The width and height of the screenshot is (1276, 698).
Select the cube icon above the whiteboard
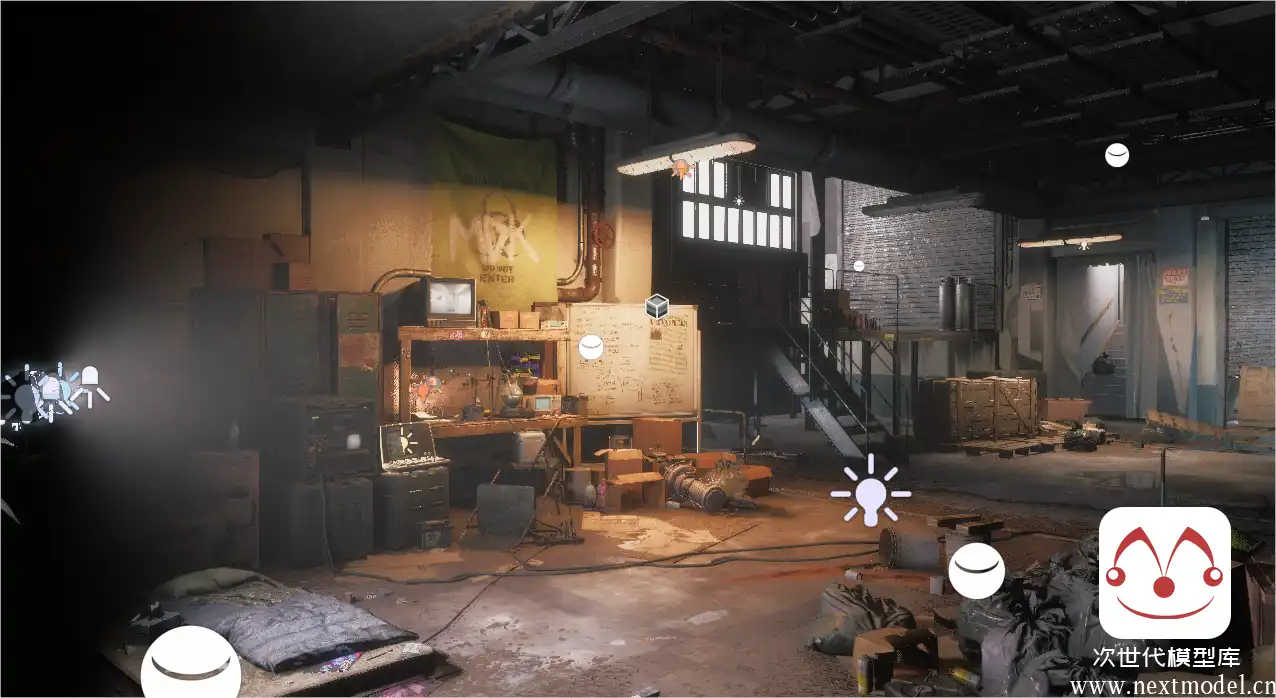(x=656, y=306)
